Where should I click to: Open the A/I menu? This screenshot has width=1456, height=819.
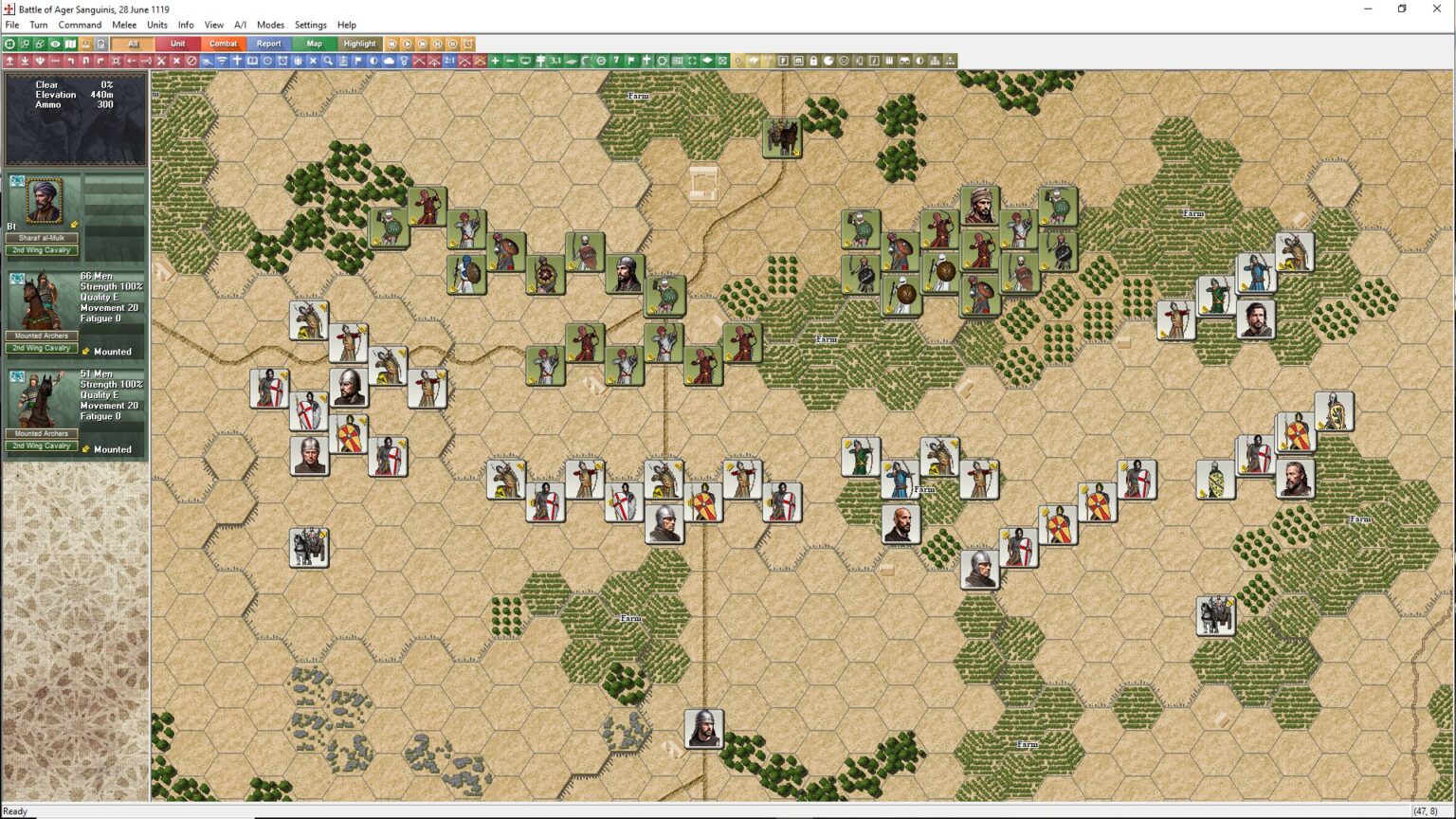click(x=240, y=25)
